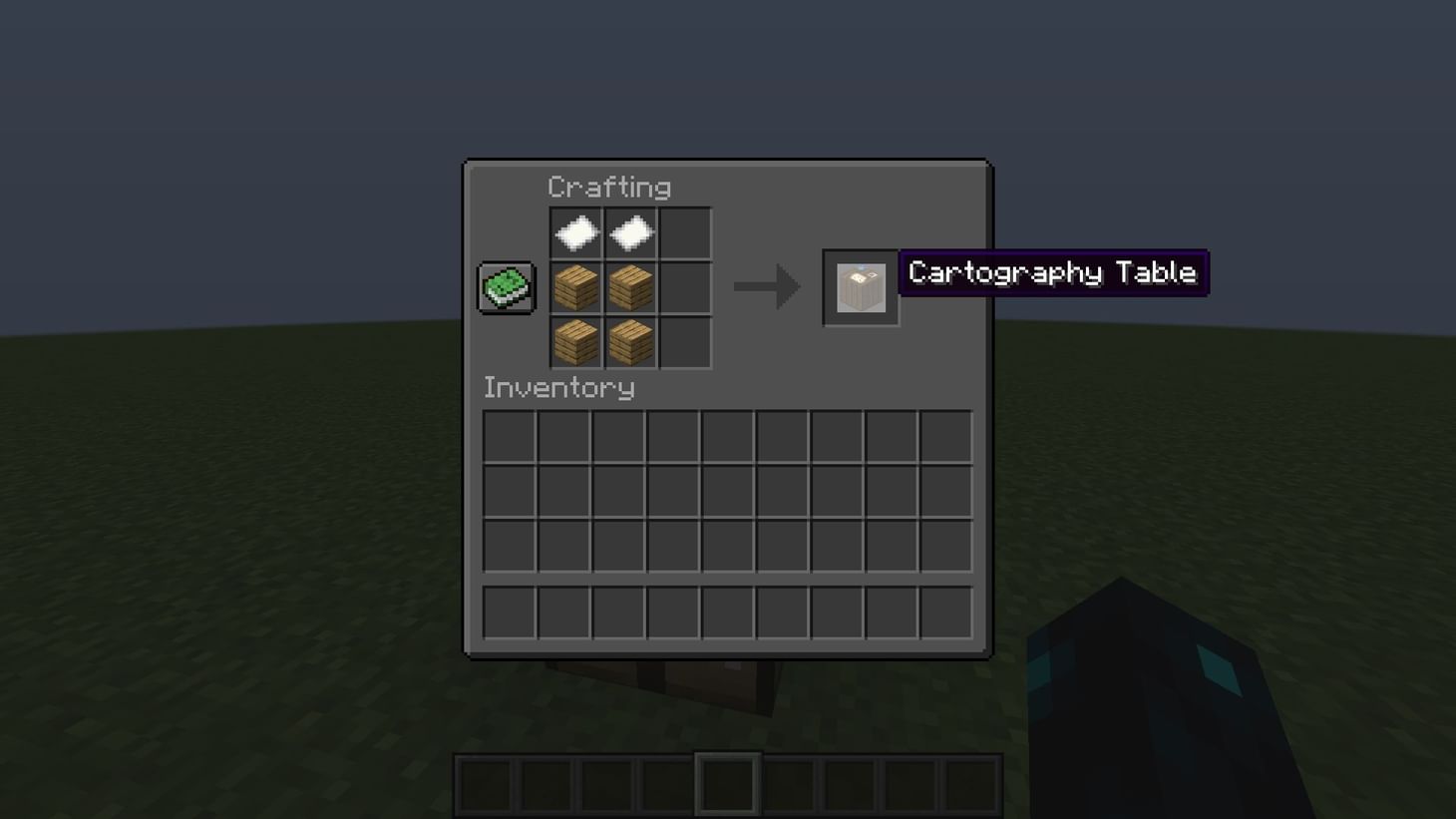Select the planks in the center crafting slot
This screenshot has width=1456, height=819.
click(630, 286)
